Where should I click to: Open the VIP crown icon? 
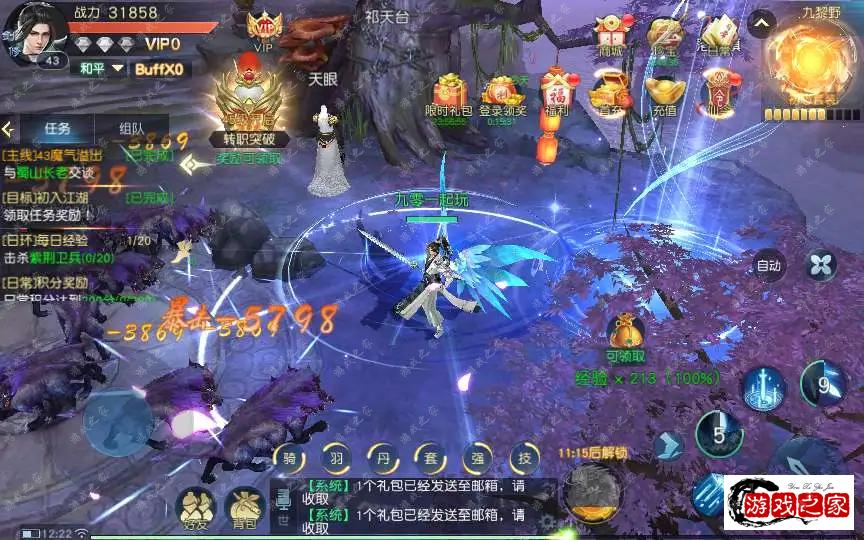pyautogui.click(x=264, y=27)
